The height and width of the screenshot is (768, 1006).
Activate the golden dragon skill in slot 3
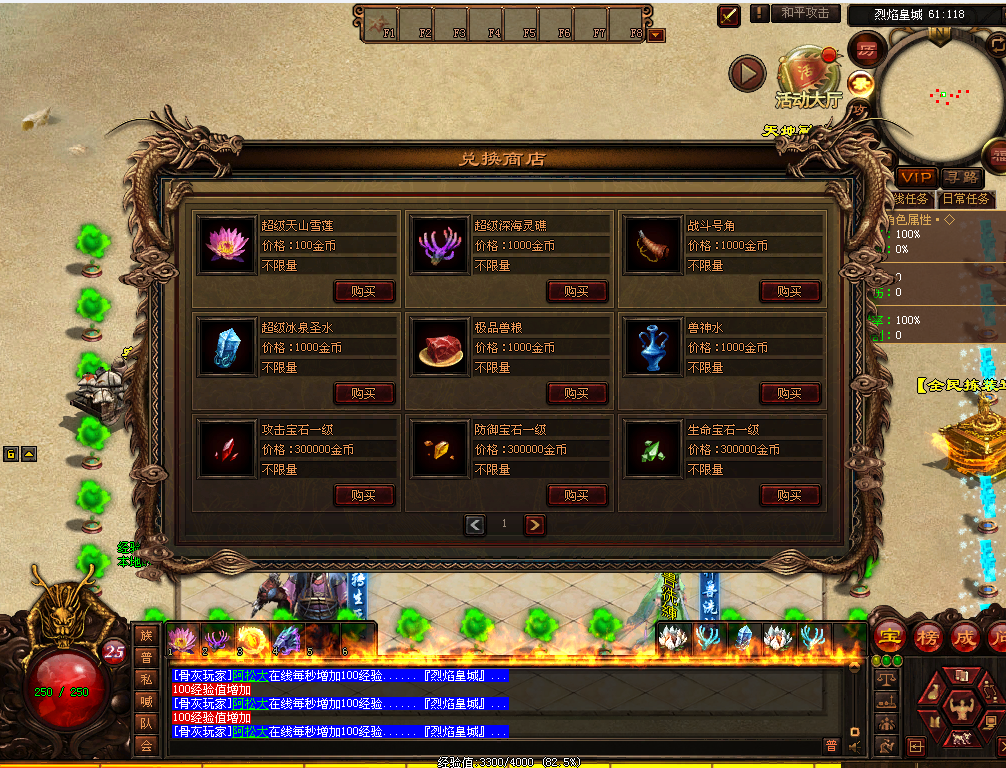coord(252,639)
